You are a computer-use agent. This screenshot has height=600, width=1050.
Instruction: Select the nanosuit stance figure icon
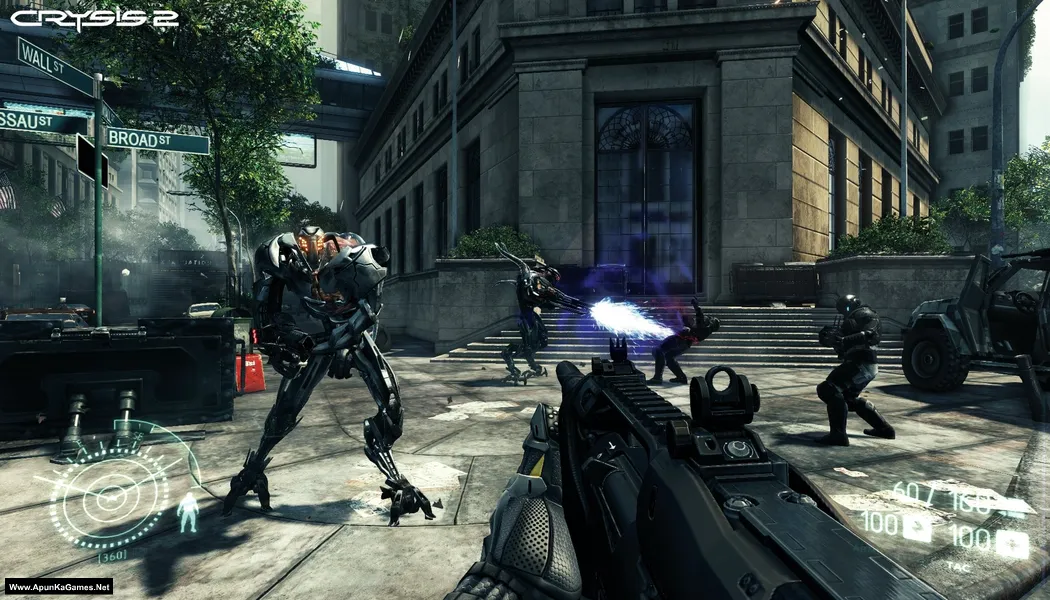[x=187, y=511]
